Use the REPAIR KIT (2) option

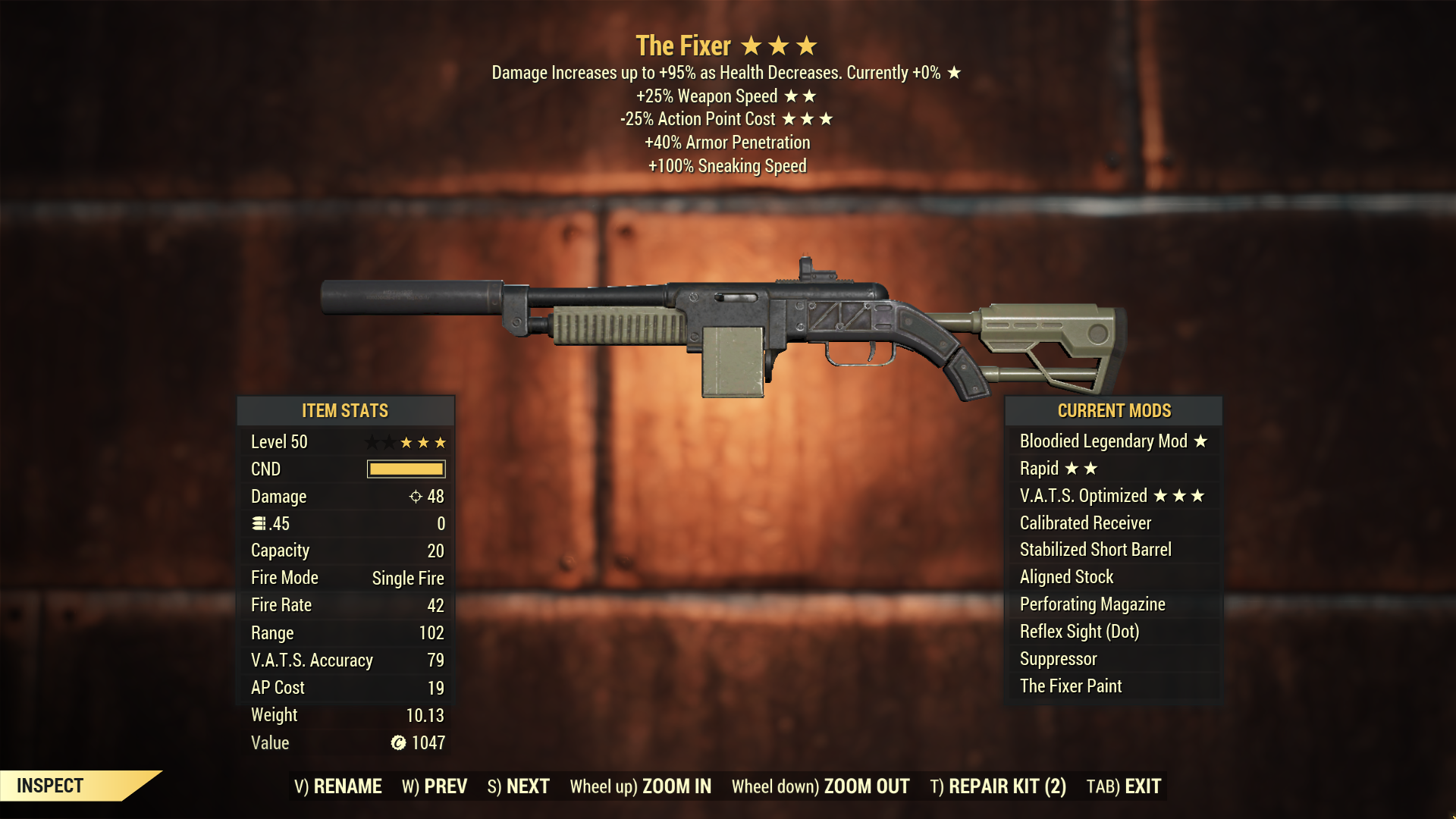pyautogui.click(x=998, y=786)
